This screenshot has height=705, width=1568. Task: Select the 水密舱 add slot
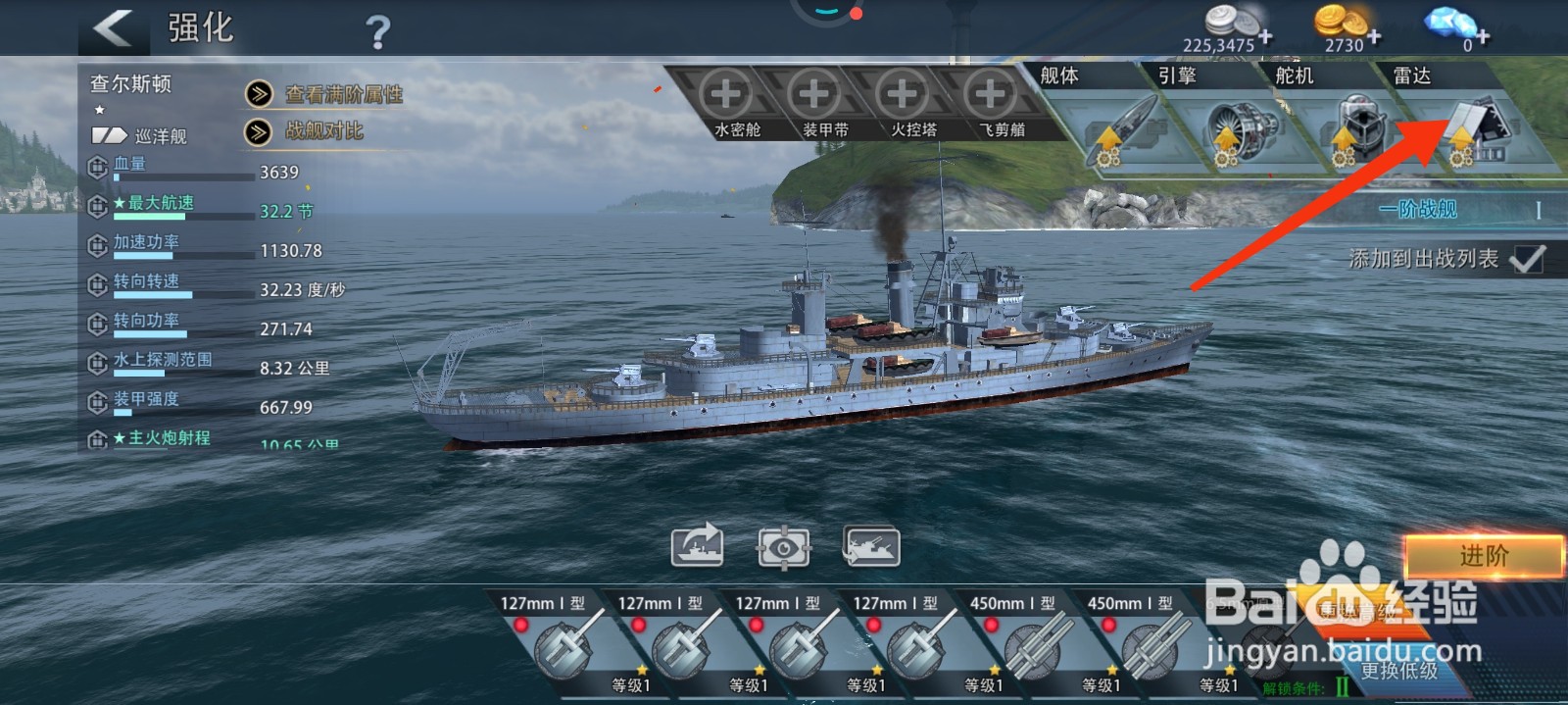tap(726, 95)
